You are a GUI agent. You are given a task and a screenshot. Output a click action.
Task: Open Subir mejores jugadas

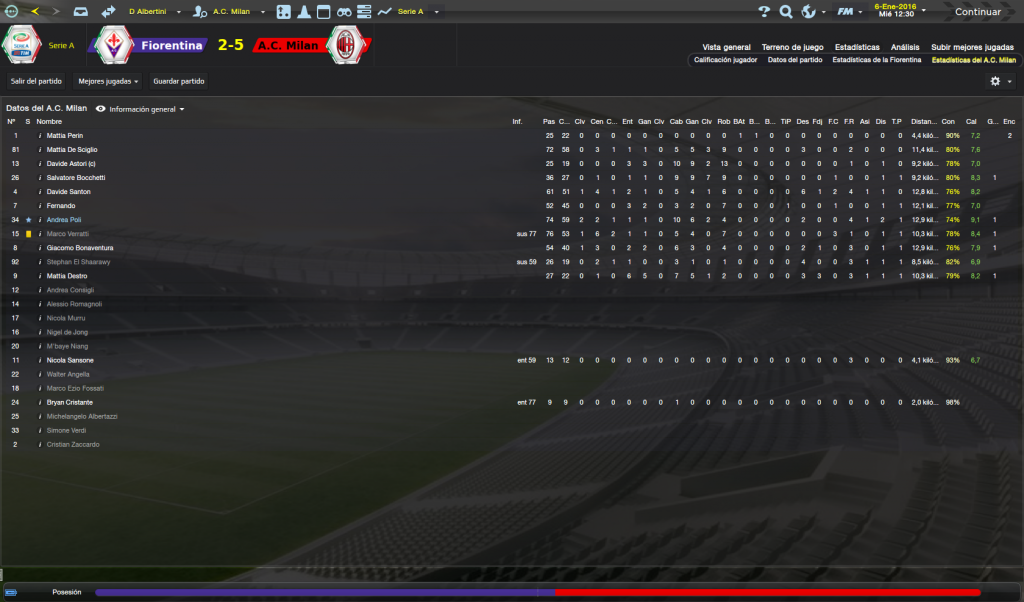pyautogui.click(x=972, y=47)
